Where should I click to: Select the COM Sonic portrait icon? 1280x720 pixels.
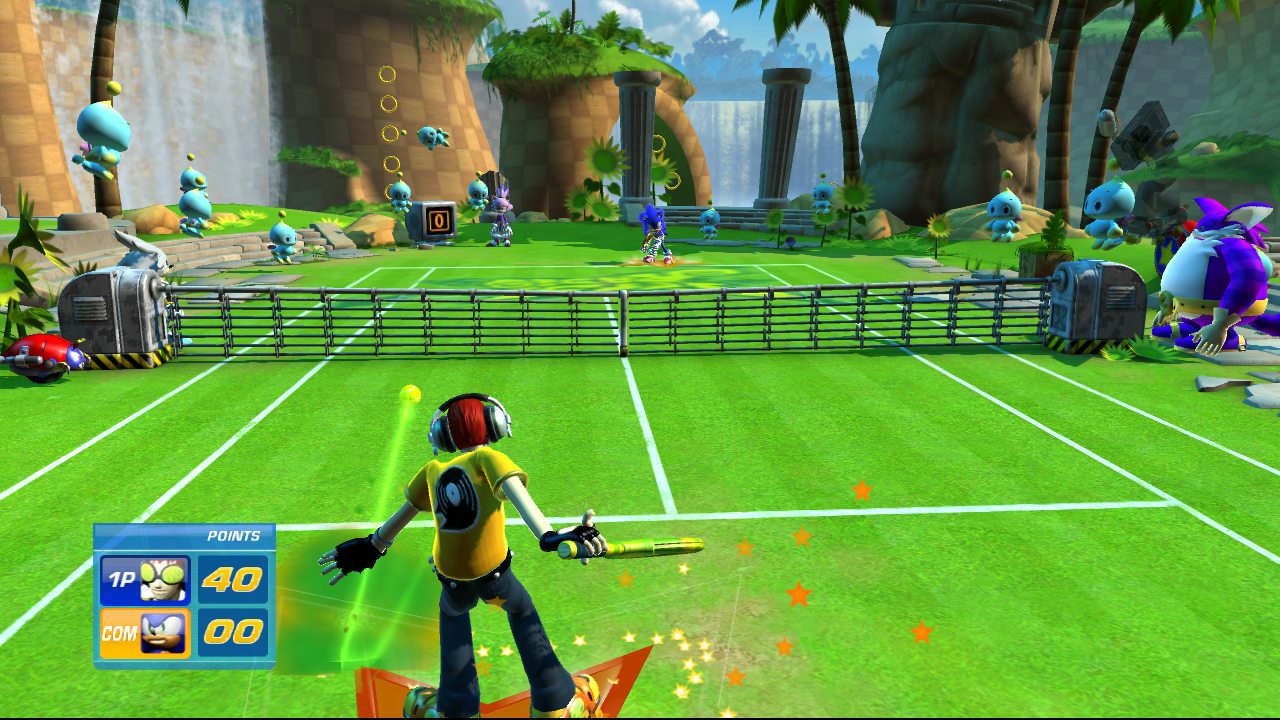163,631
